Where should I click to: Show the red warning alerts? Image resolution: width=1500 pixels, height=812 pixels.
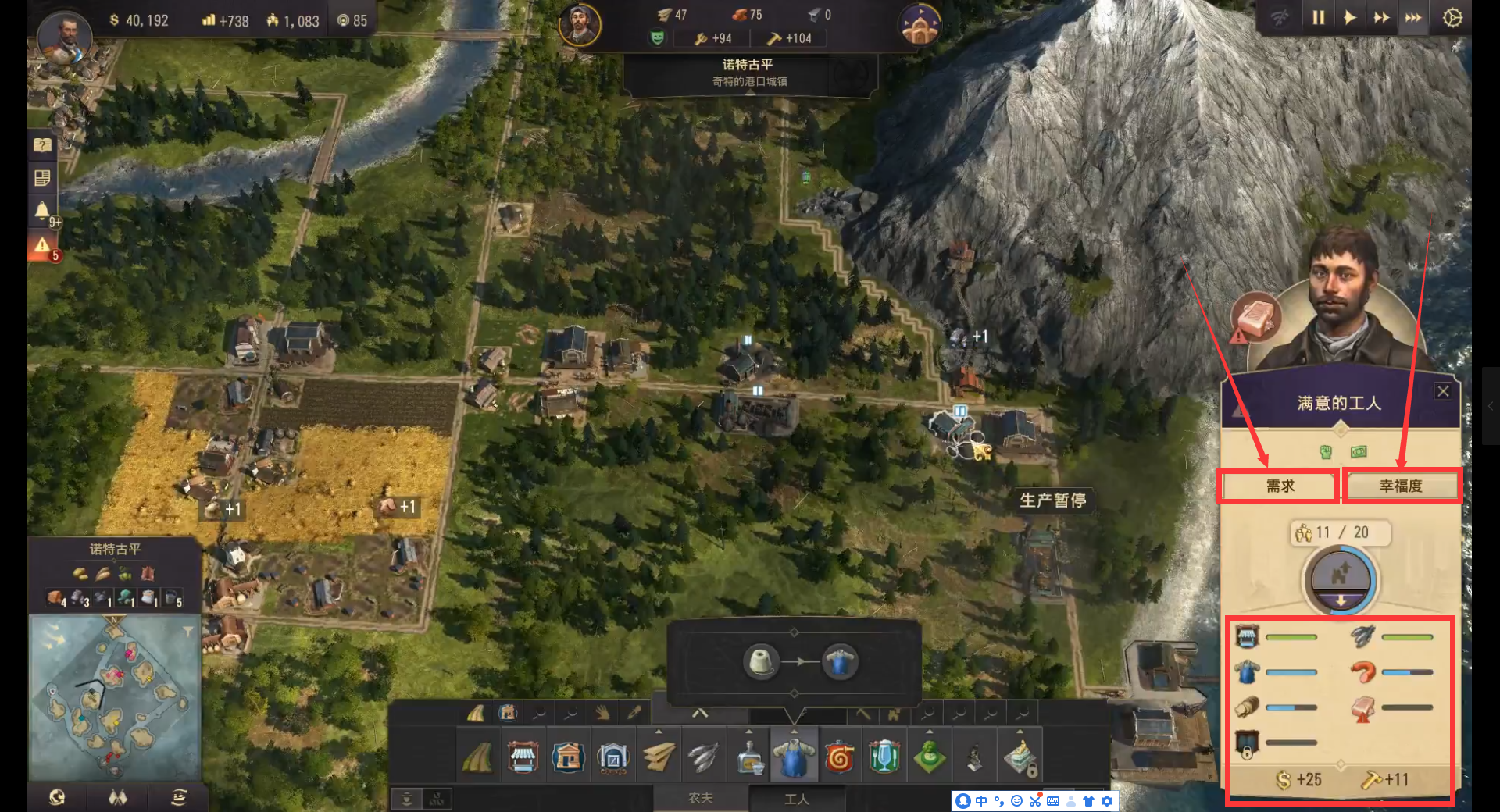click(42, 246)
